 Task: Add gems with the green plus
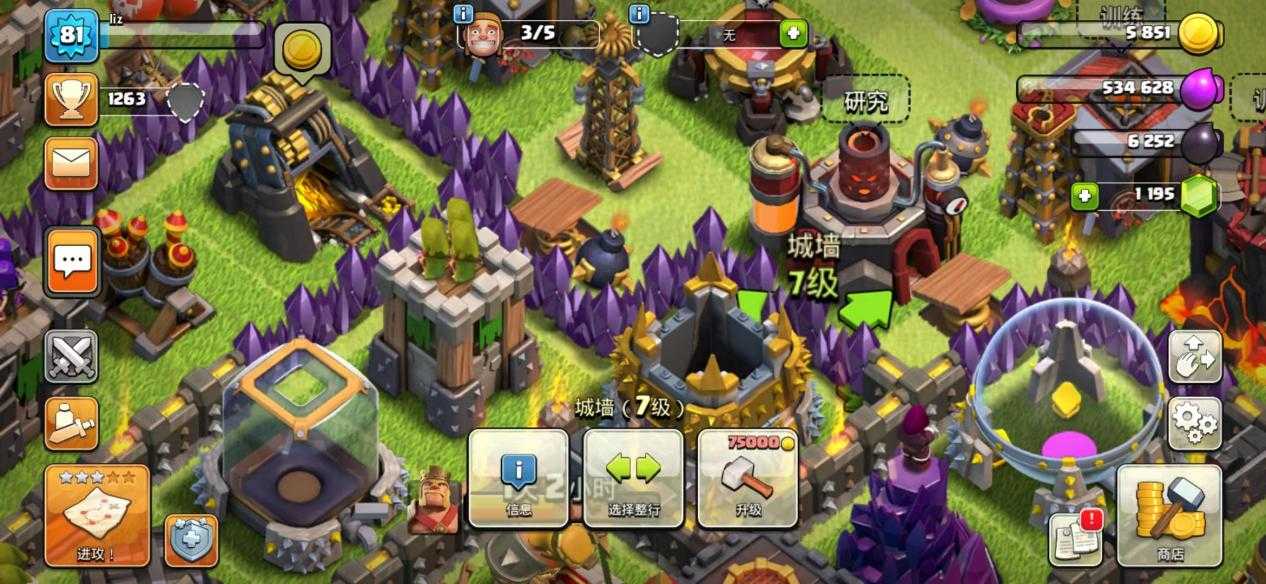[x=1085, y=195]
